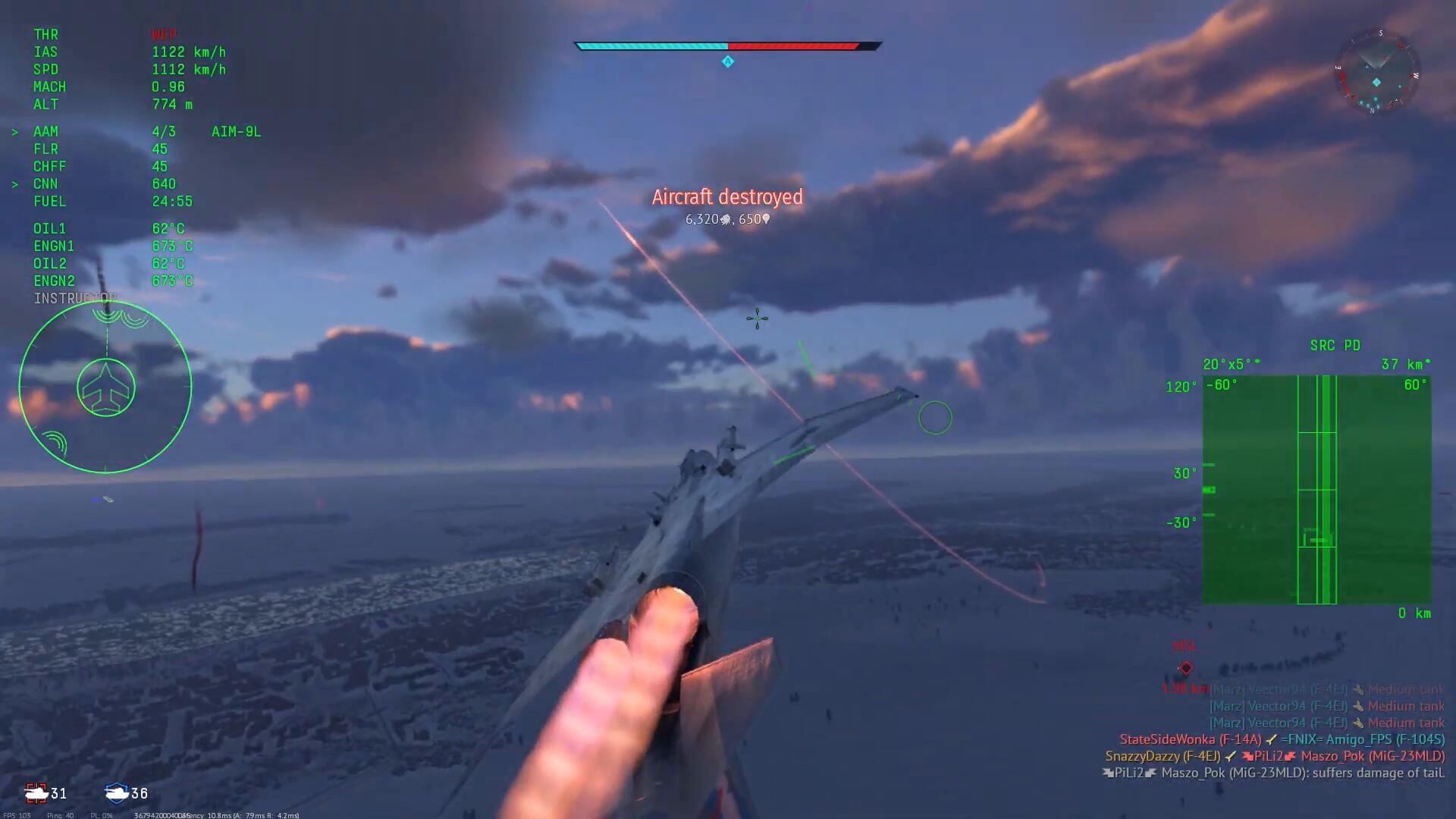Click the circular minimap compass
This screenshot has width=1456, height=819.
point(1376,74)
